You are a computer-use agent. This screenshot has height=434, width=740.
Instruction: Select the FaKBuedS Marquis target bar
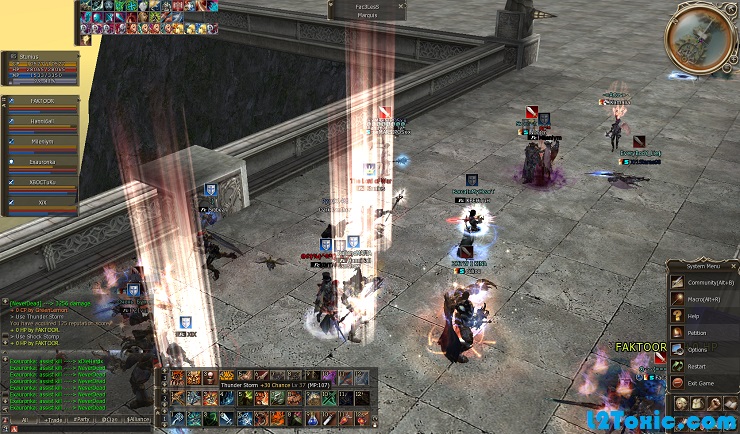[367, 9]
